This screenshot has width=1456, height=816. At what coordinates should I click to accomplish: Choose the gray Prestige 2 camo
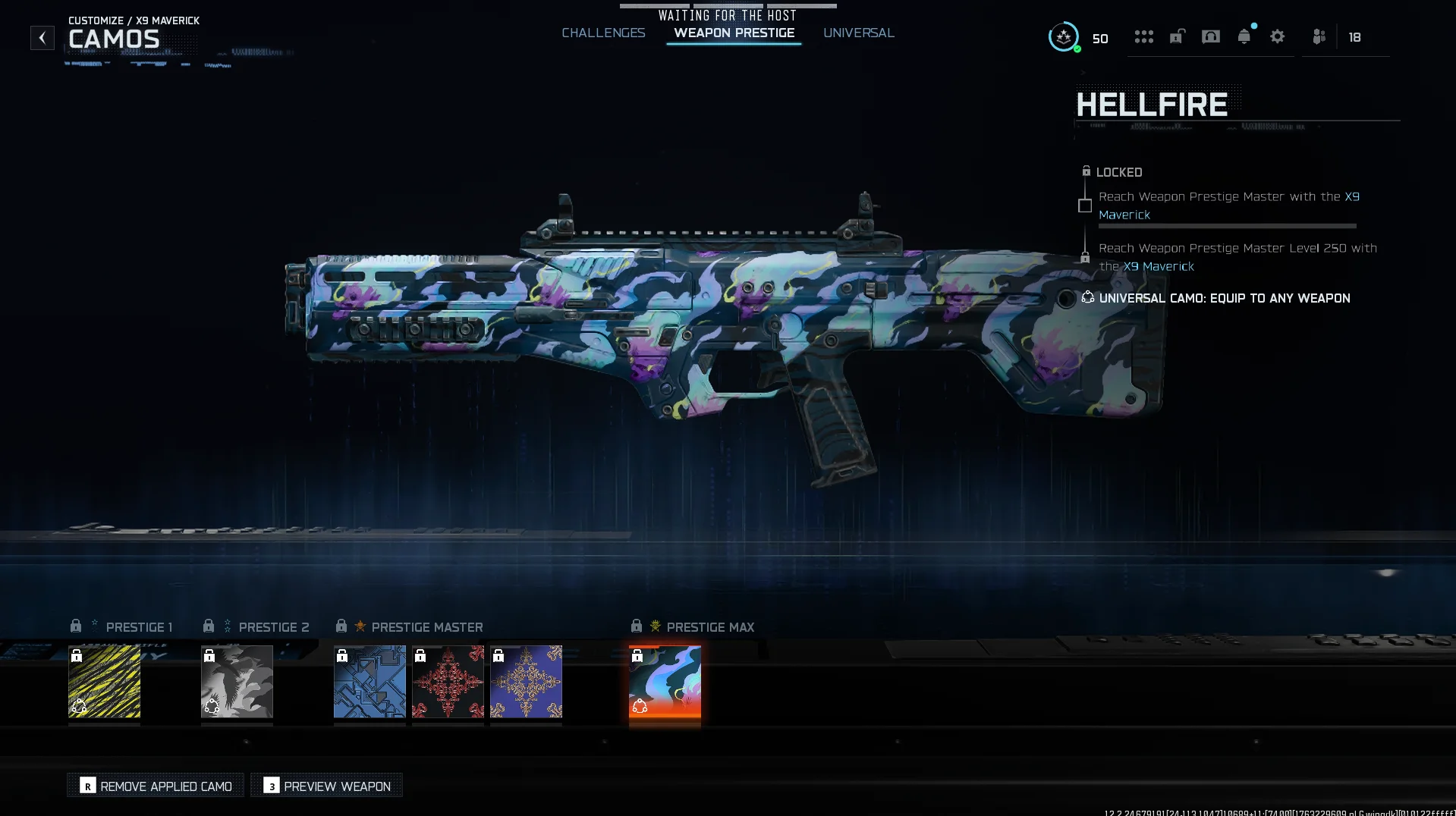(237, 681)
